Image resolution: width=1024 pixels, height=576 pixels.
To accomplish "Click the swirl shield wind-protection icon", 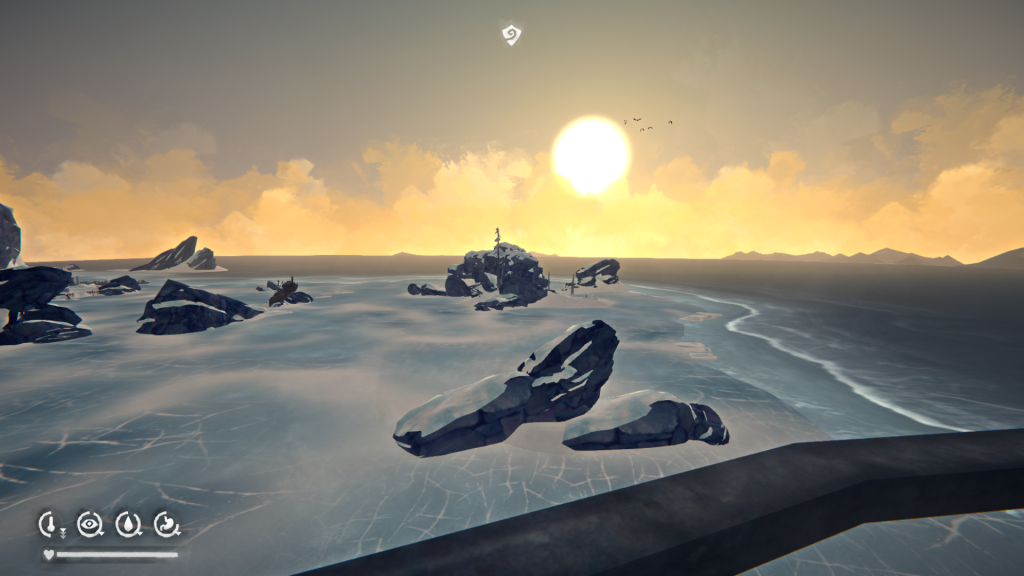I will [x=511, y=36].
